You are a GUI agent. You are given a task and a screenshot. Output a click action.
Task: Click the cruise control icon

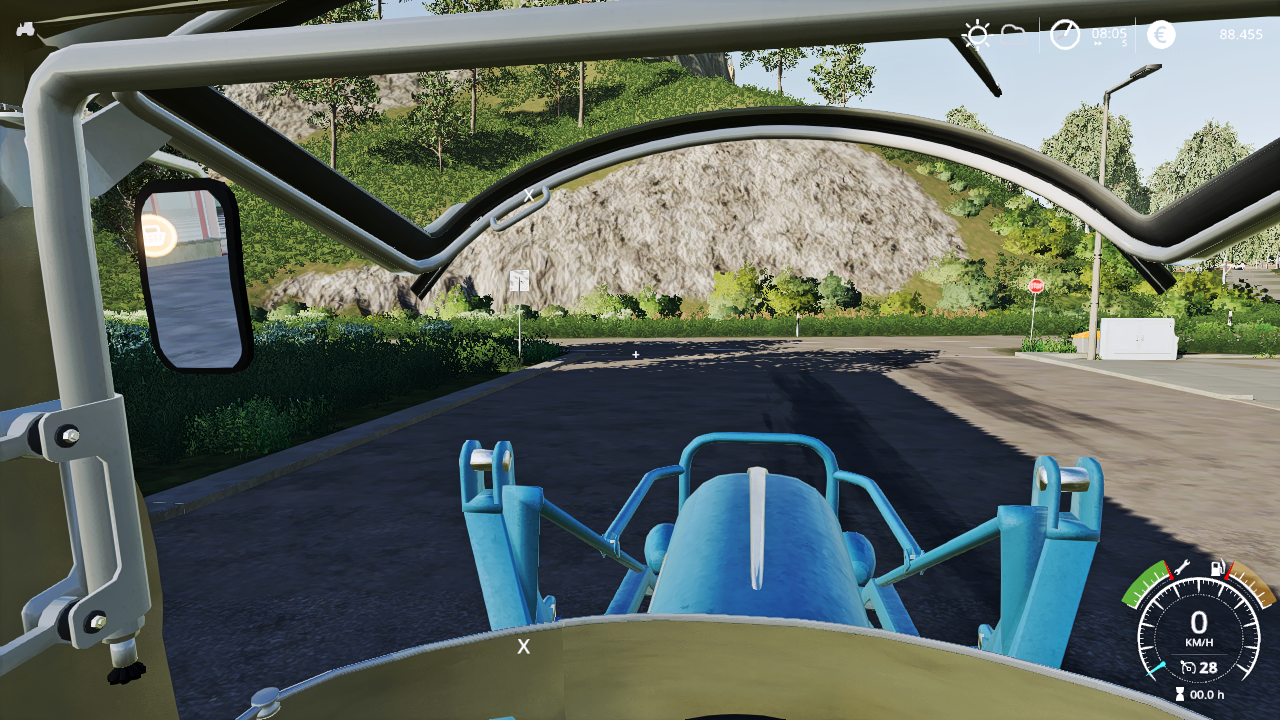click(x=1188, y=667)
